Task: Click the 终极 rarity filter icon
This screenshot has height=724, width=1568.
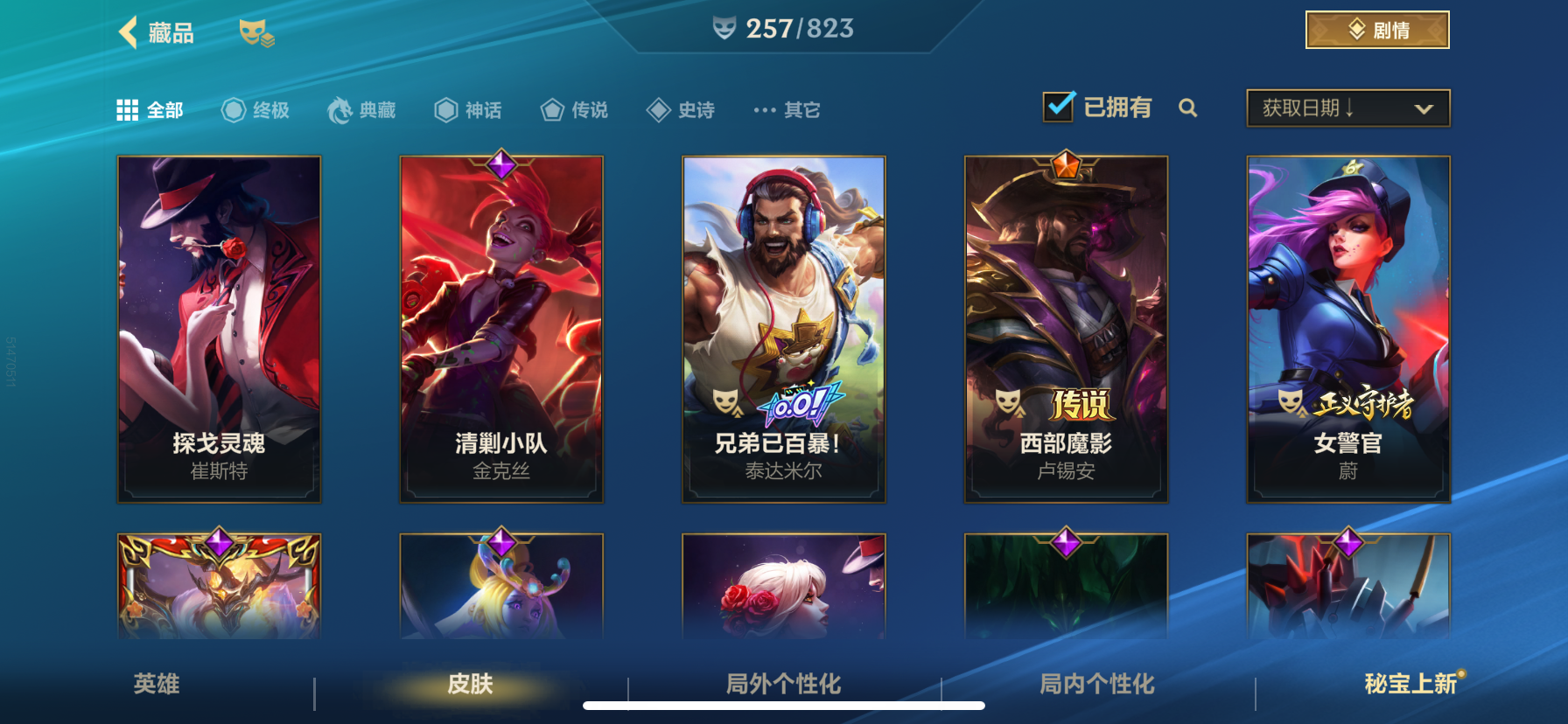Action: [231, 109]
